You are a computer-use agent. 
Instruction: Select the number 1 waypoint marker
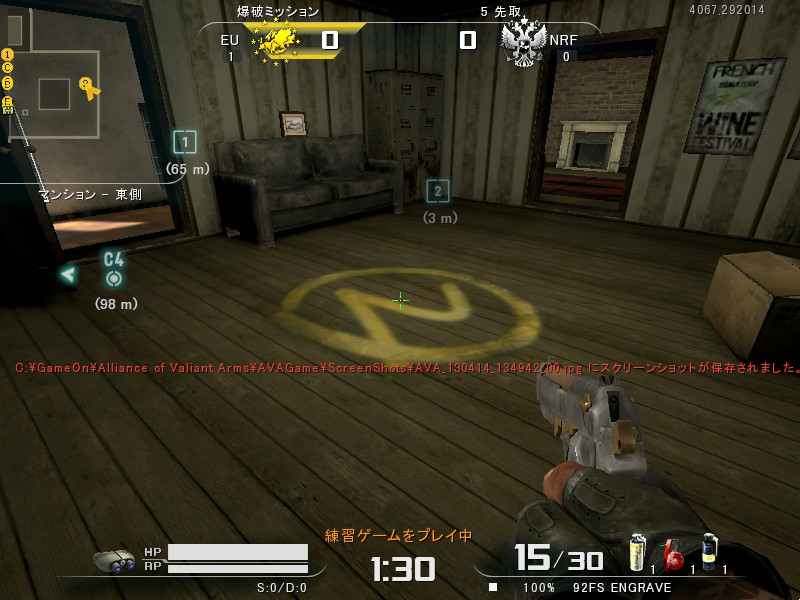[184, 142]
